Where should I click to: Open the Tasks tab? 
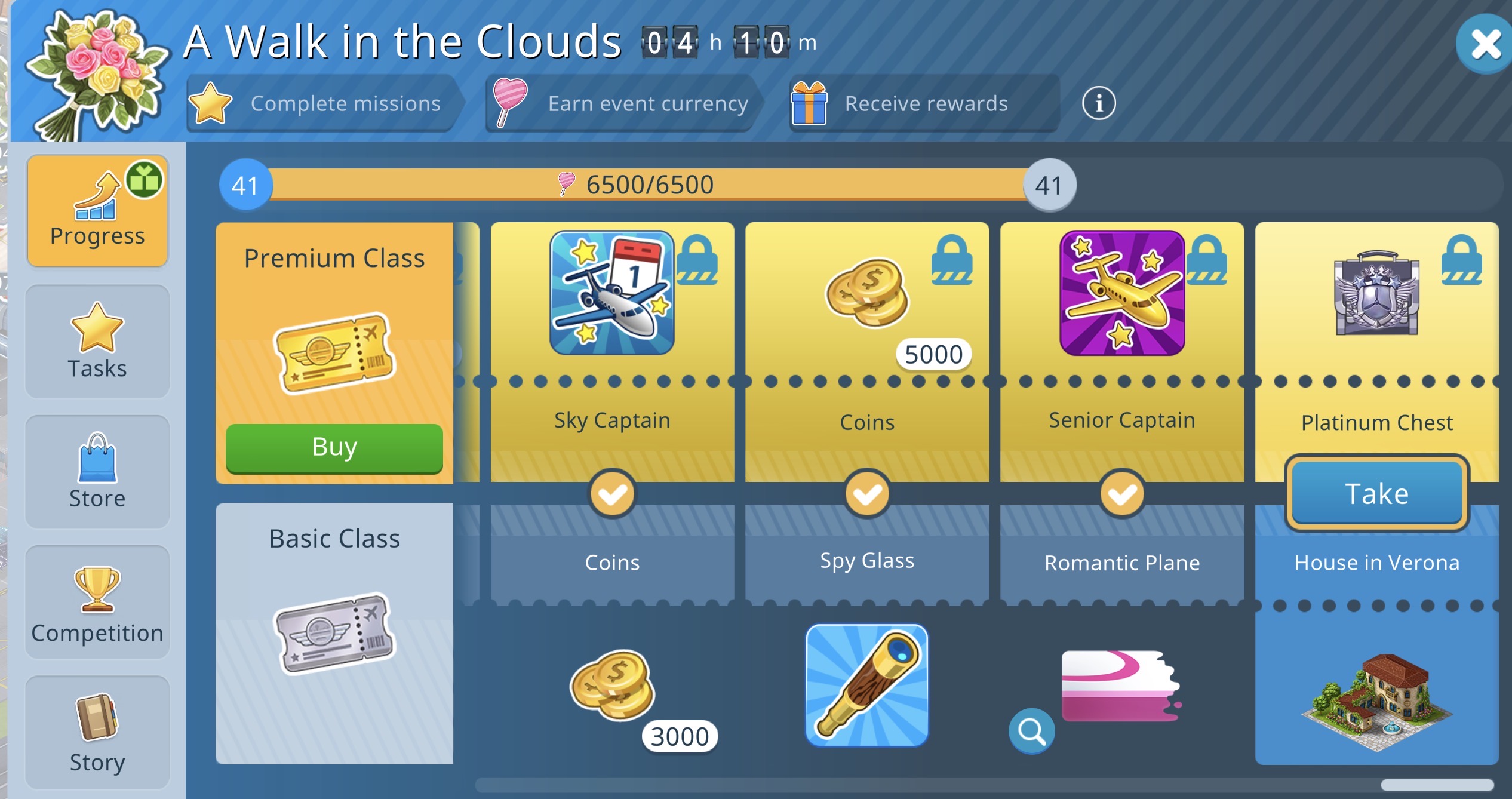click(97, 342)
